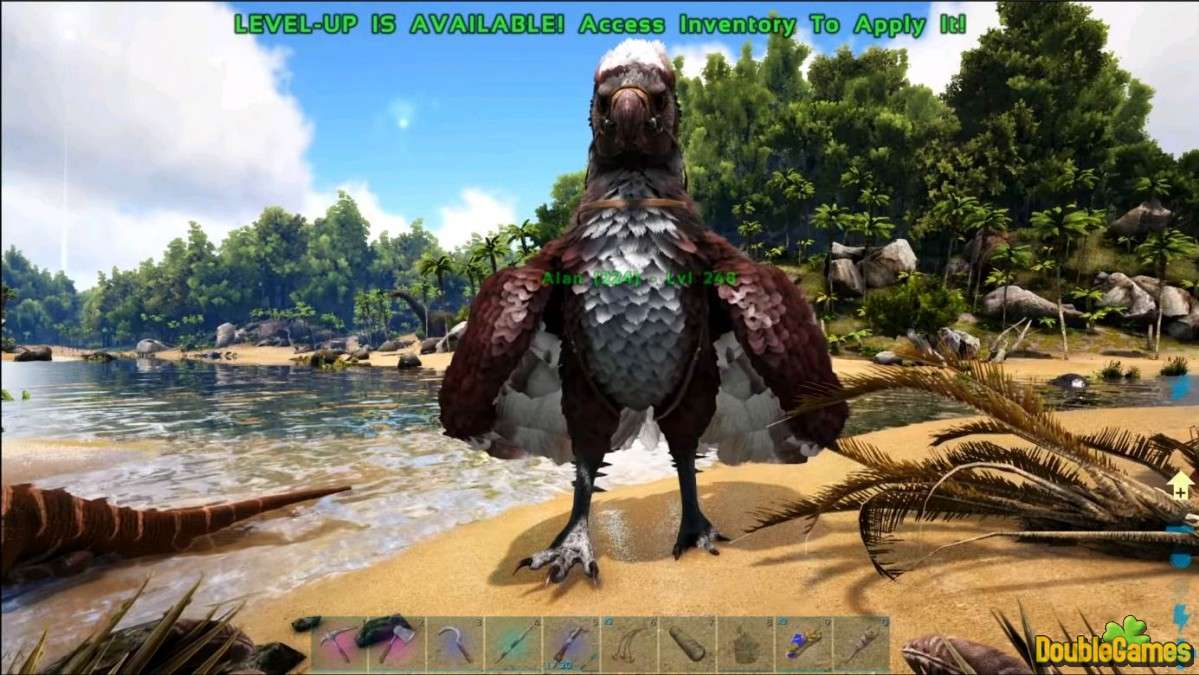Viewport: 1199px width, 675px height.
Task: Select the cylindrical item in slot seven
Action: pos(687,643)
